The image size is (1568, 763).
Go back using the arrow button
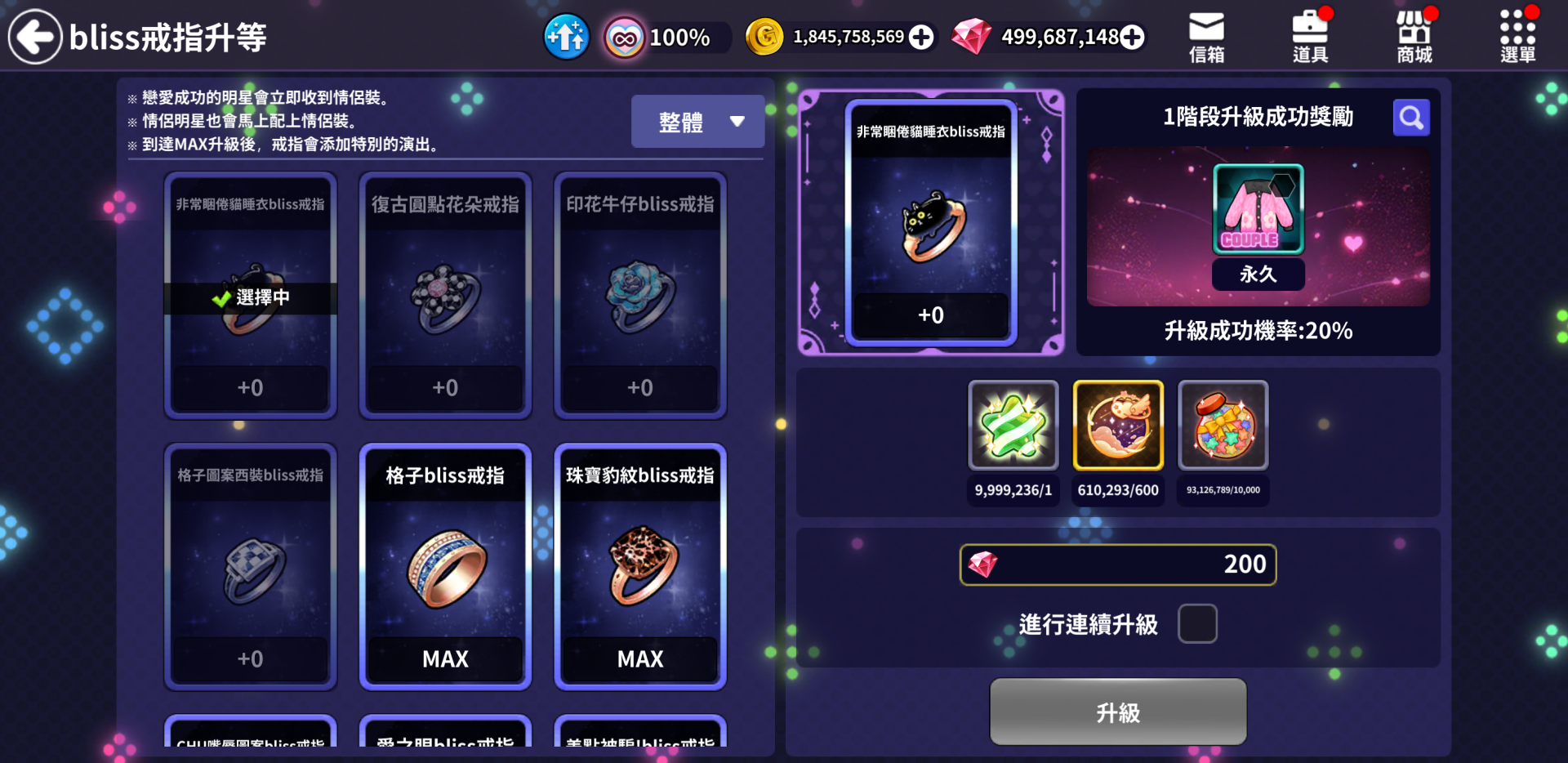tap(35, 37)
